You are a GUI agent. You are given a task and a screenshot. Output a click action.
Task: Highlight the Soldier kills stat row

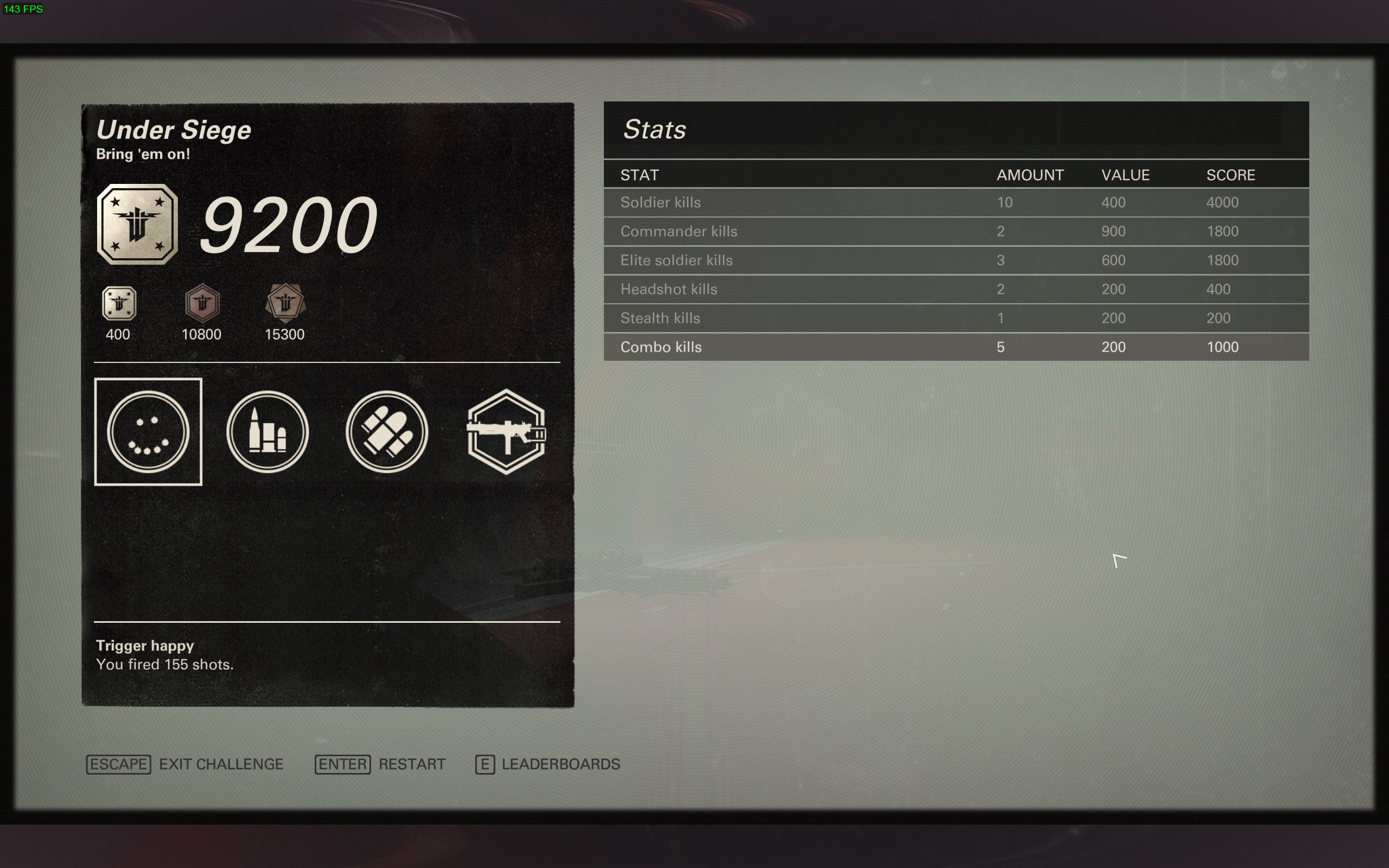click(955, 203)
